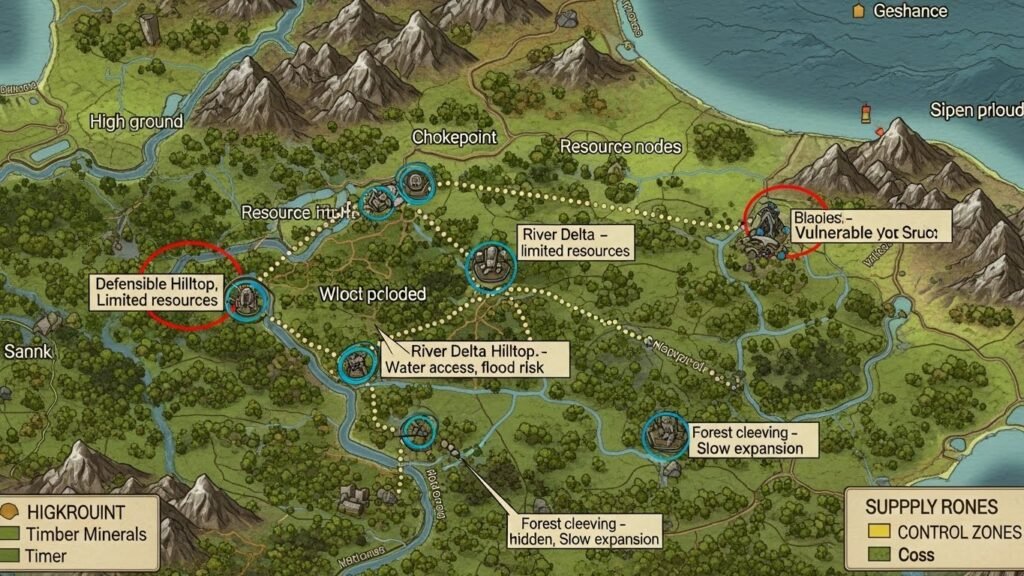Open the Forest cleeving hidden, Slow expansion label
Screen dimensions: 1024x576
point(582,531)
